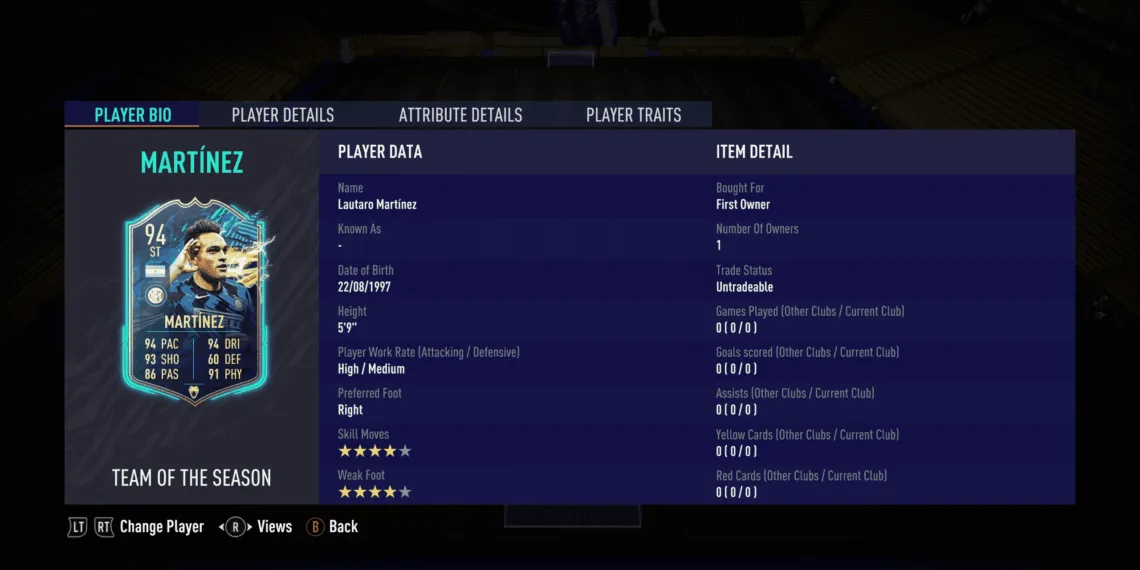
Task: Select the Player Traits tab
Action: 633,115
